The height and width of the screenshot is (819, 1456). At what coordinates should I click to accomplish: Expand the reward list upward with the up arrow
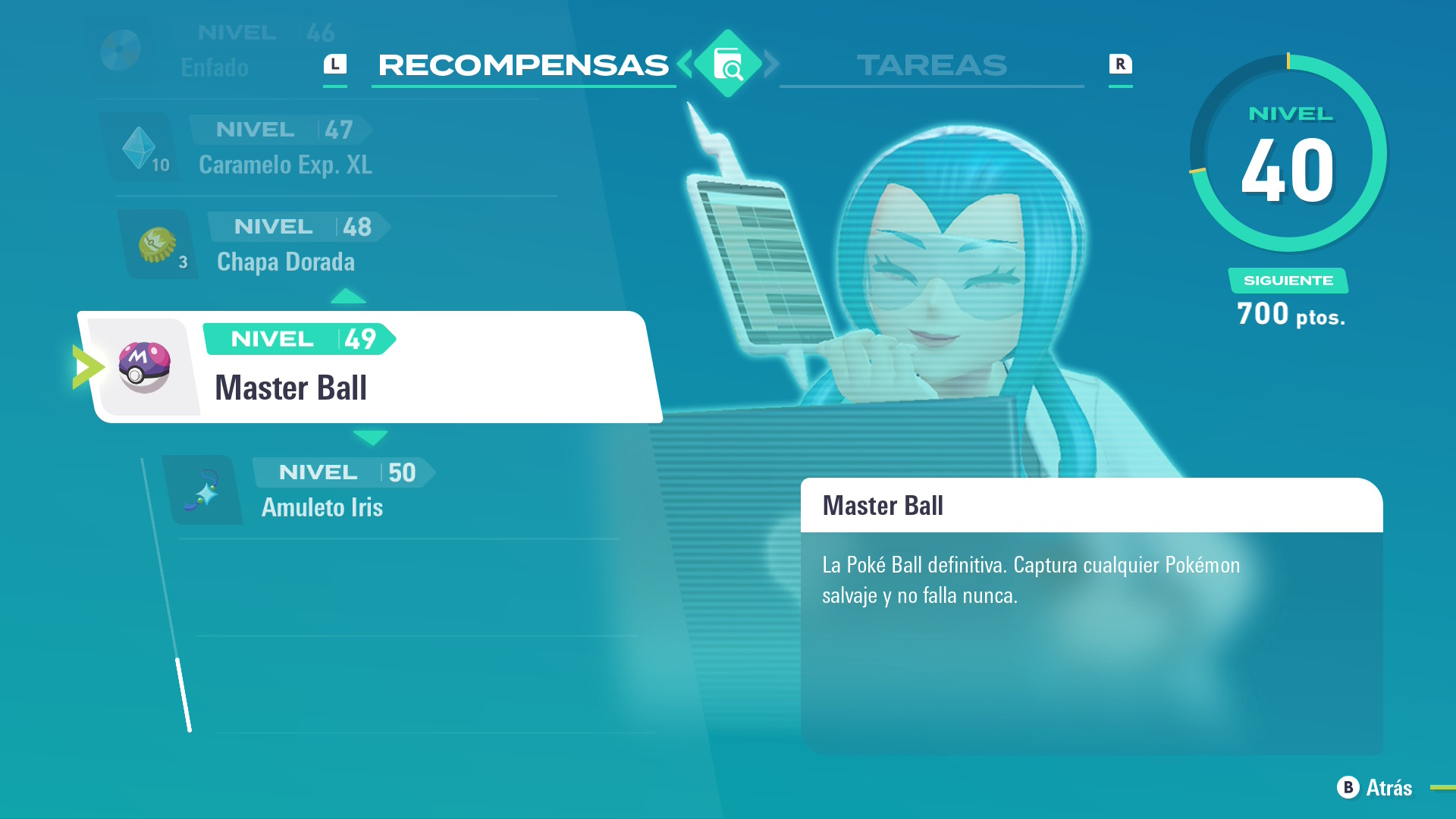[349, 296]
